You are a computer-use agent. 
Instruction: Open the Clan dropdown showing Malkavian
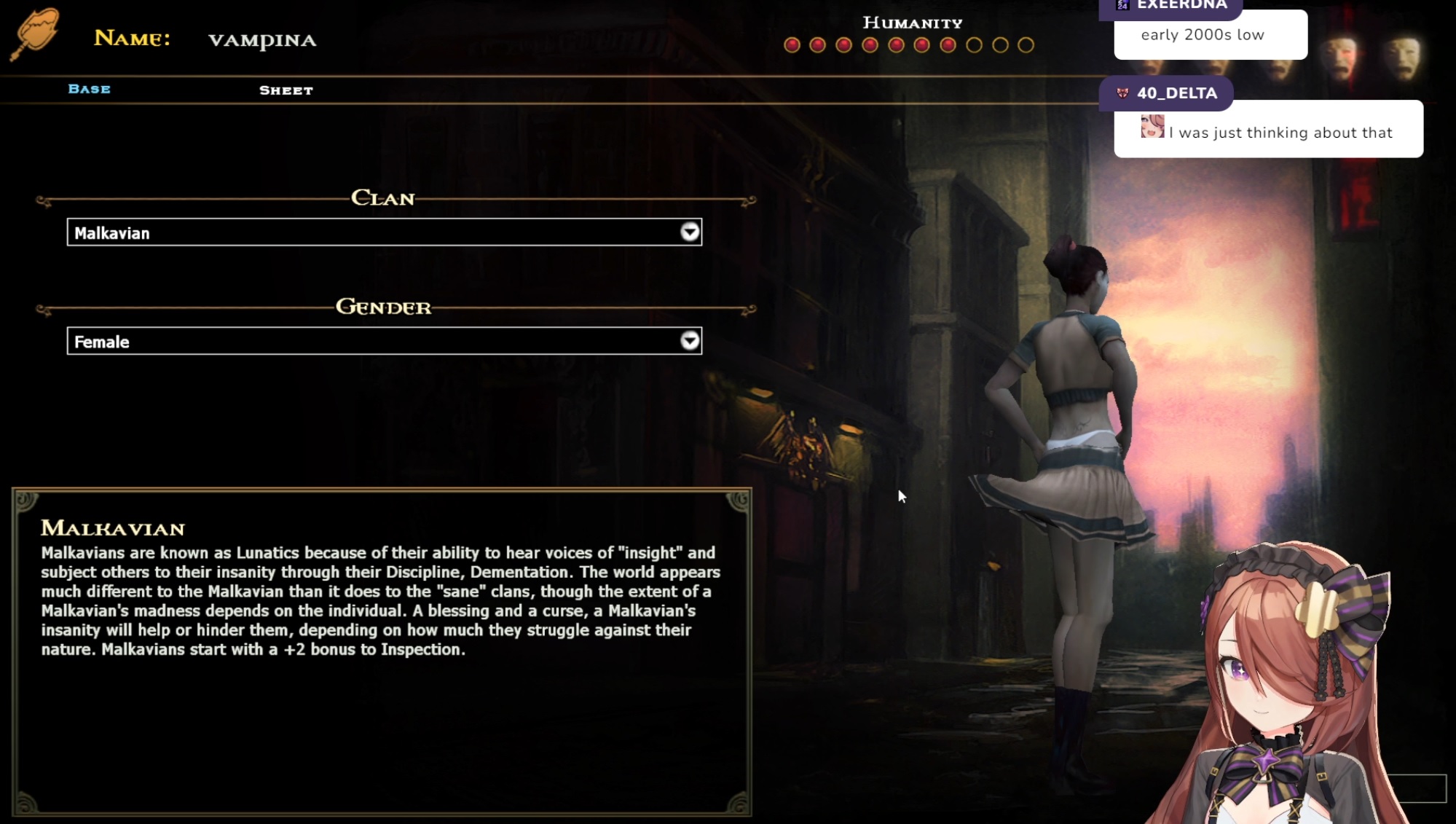point(384,232)
